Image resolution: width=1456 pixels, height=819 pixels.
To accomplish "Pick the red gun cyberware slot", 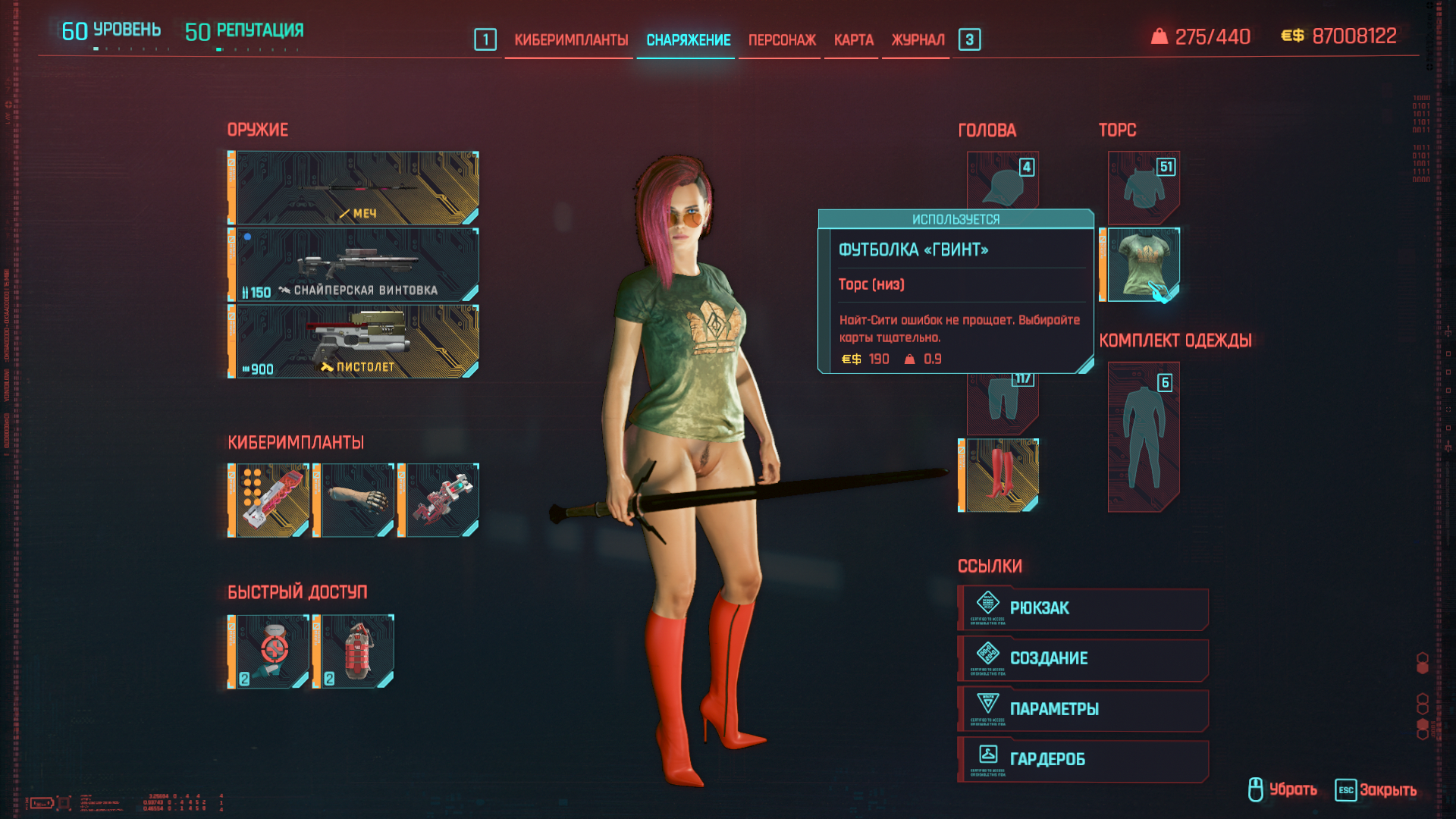I will (443, 500).
